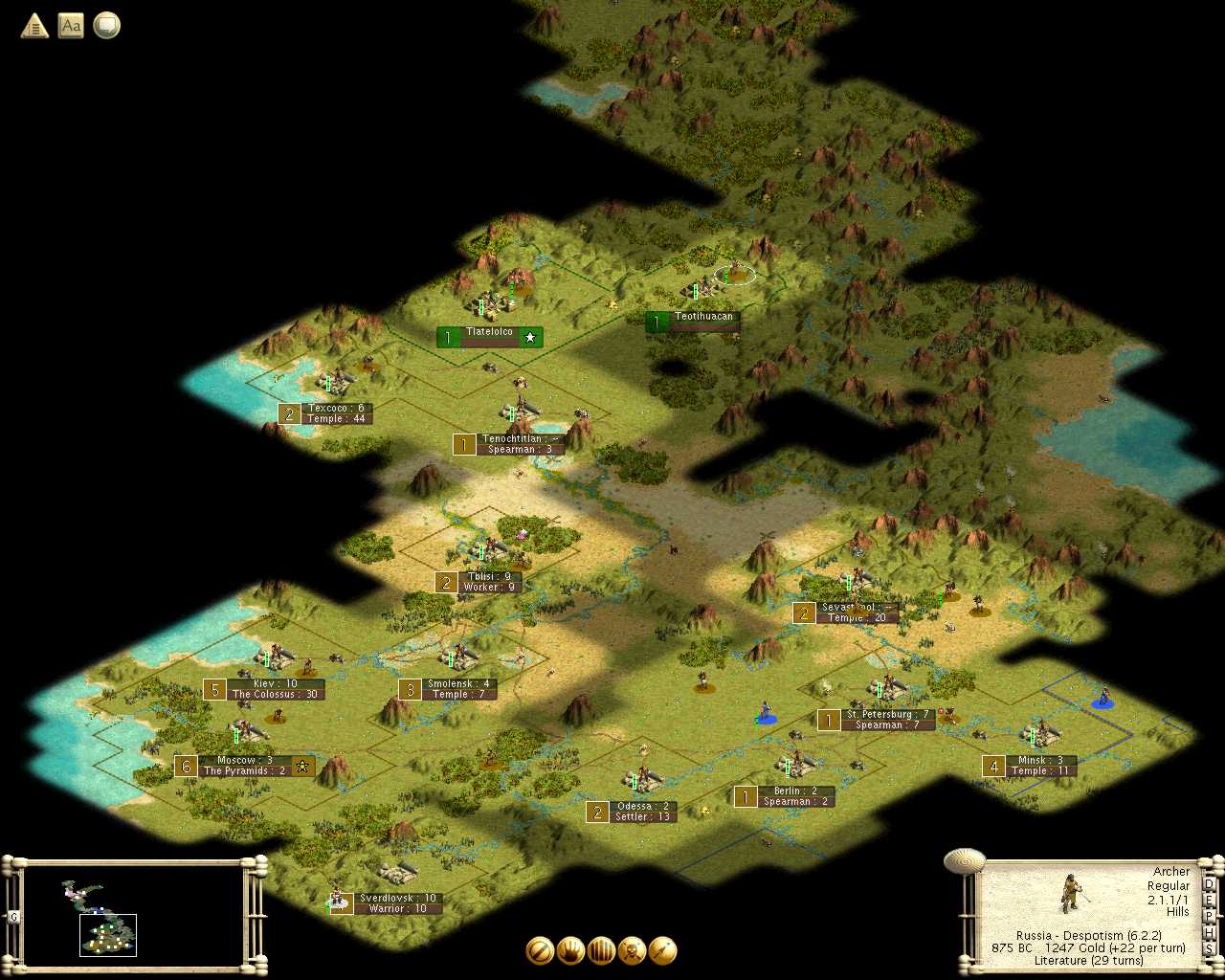The width and height of the screenshot is (1225, 980).
Task: Click the "S" button on the info box
Action: coord(1209,949)
